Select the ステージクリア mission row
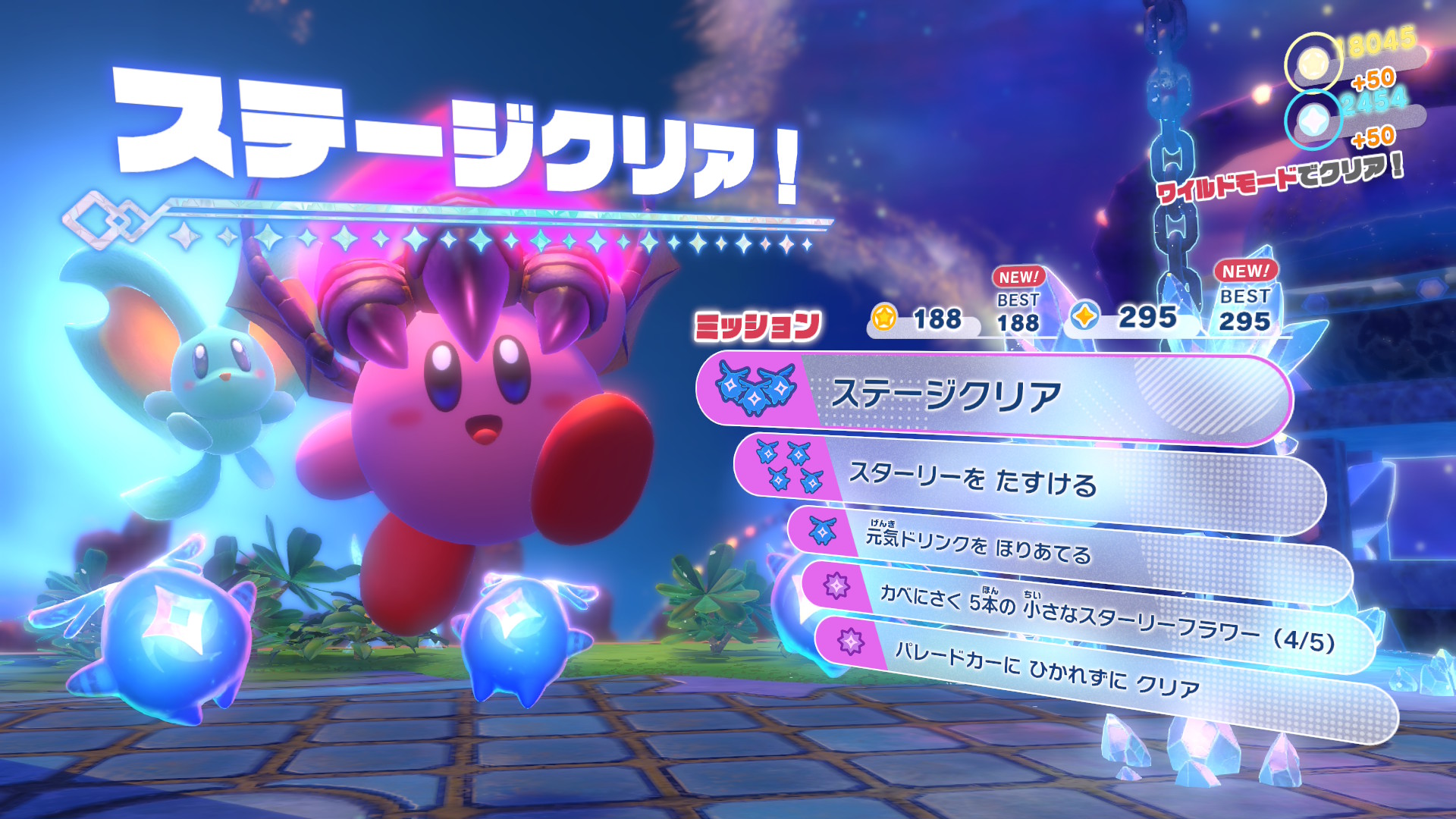 [993, 396]
